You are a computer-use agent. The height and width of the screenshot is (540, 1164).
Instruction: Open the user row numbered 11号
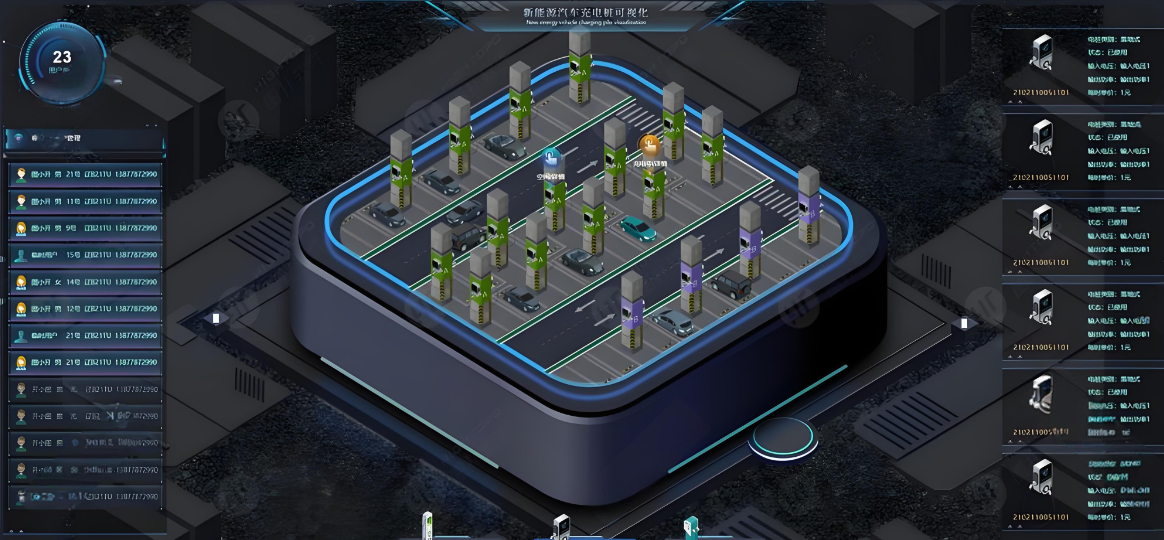pos(84,201)
